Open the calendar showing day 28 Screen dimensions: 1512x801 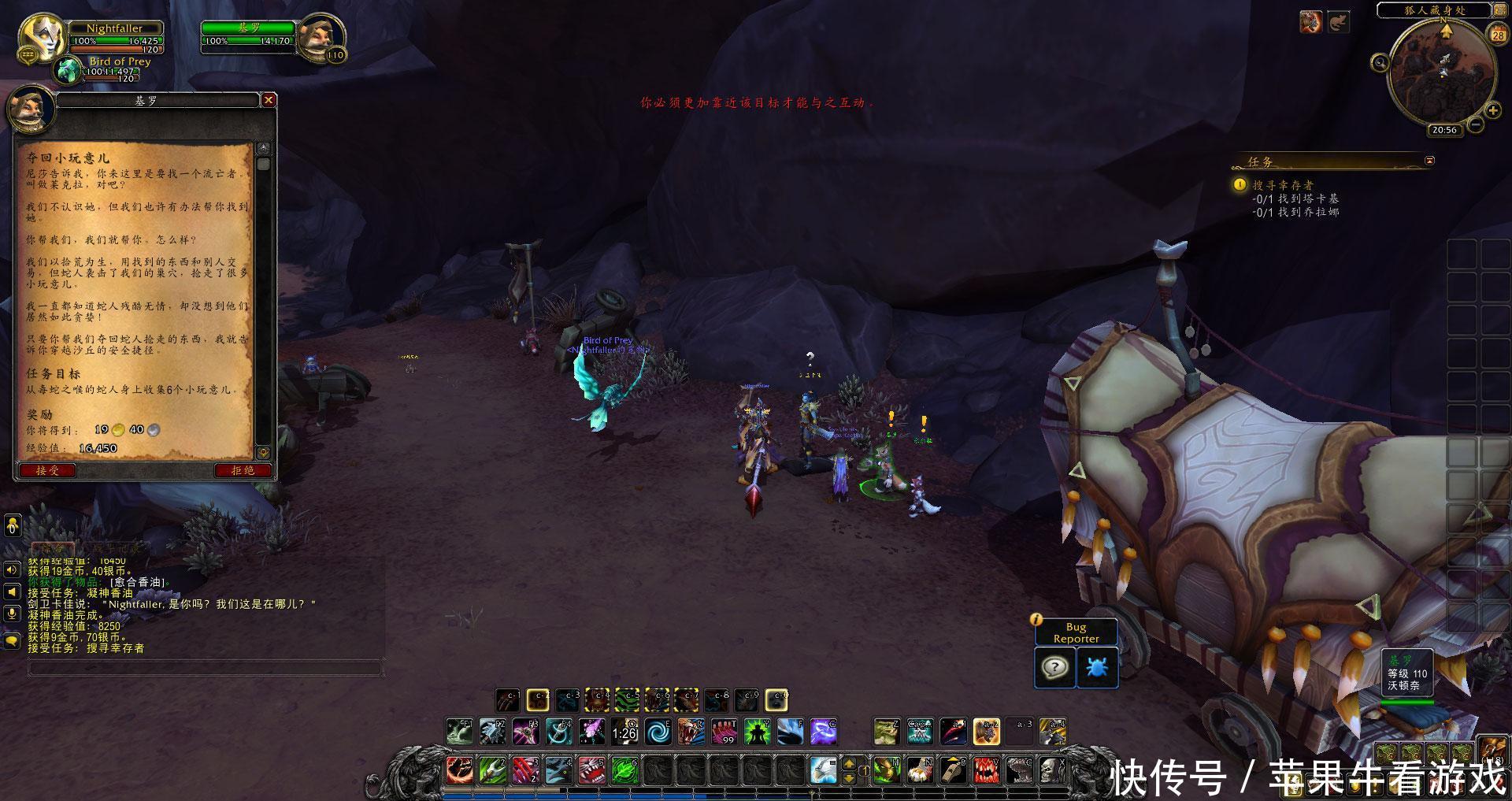coord(1498,34)
